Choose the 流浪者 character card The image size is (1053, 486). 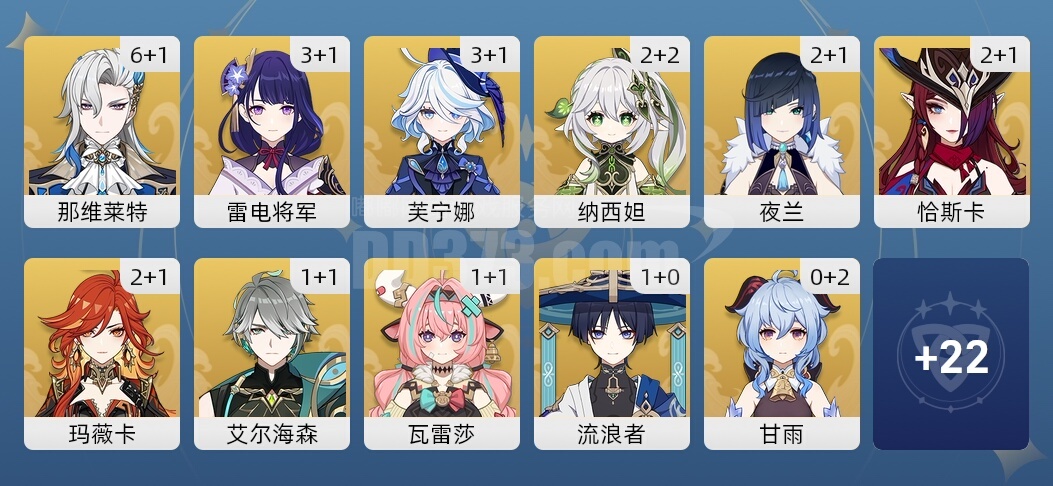point(612,353)
